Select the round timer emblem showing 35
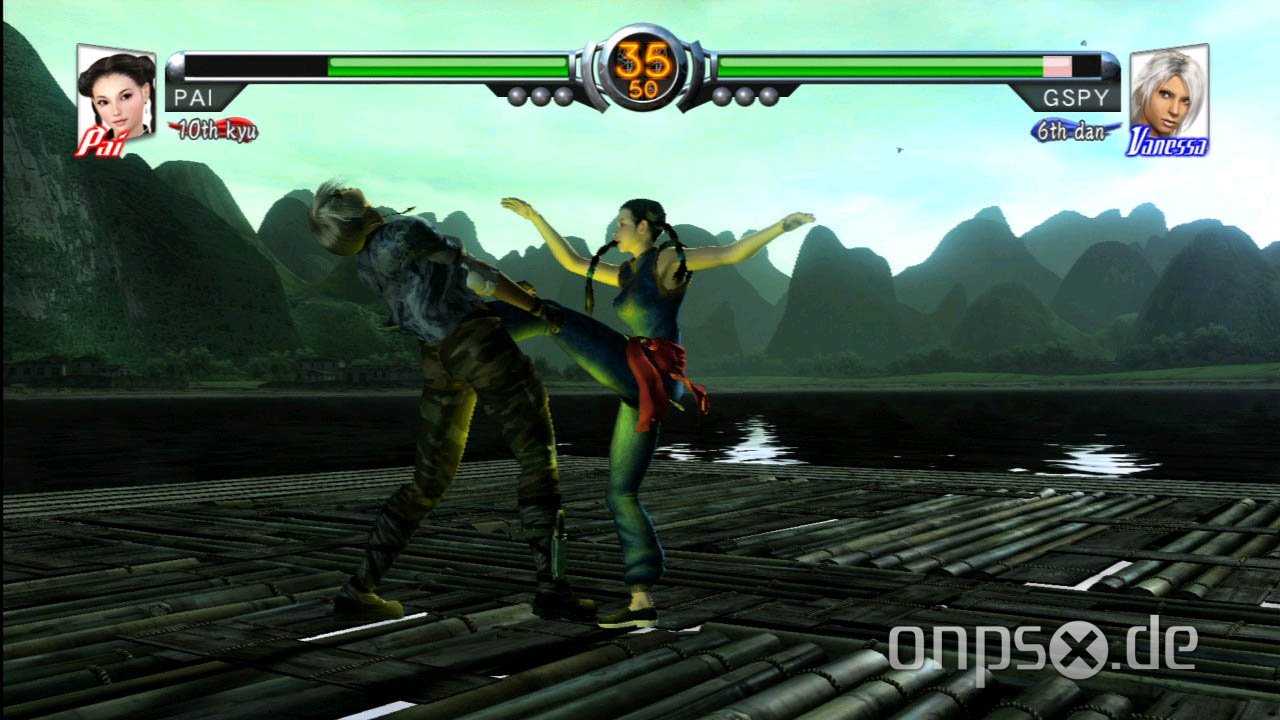 point(641,62)
